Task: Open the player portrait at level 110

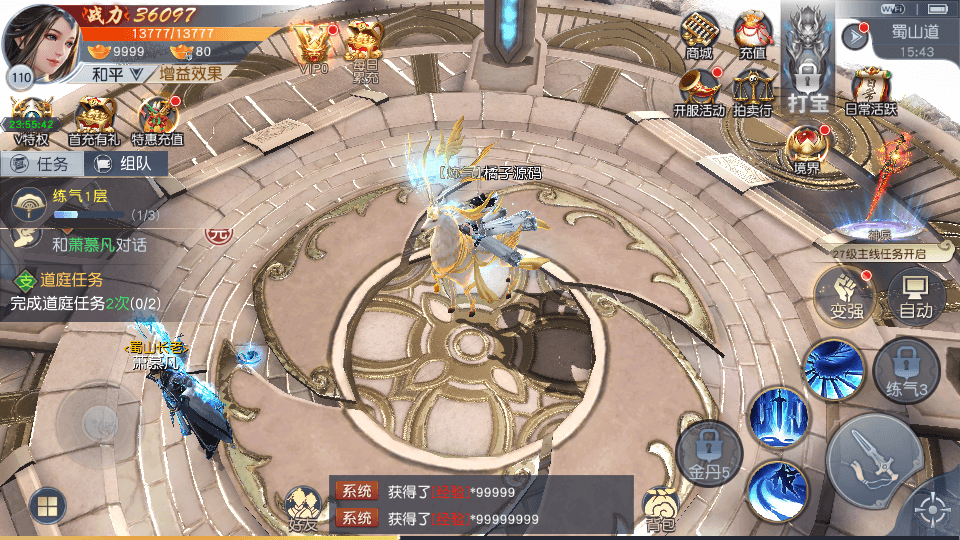Action: point(42,40)
